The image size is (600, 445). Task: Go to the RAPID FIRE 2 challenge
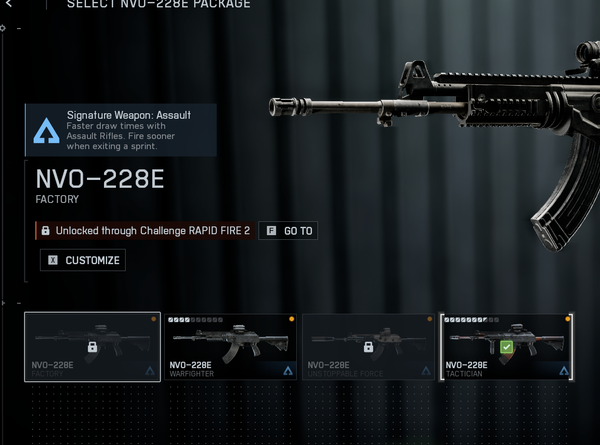tap(288, 231)
